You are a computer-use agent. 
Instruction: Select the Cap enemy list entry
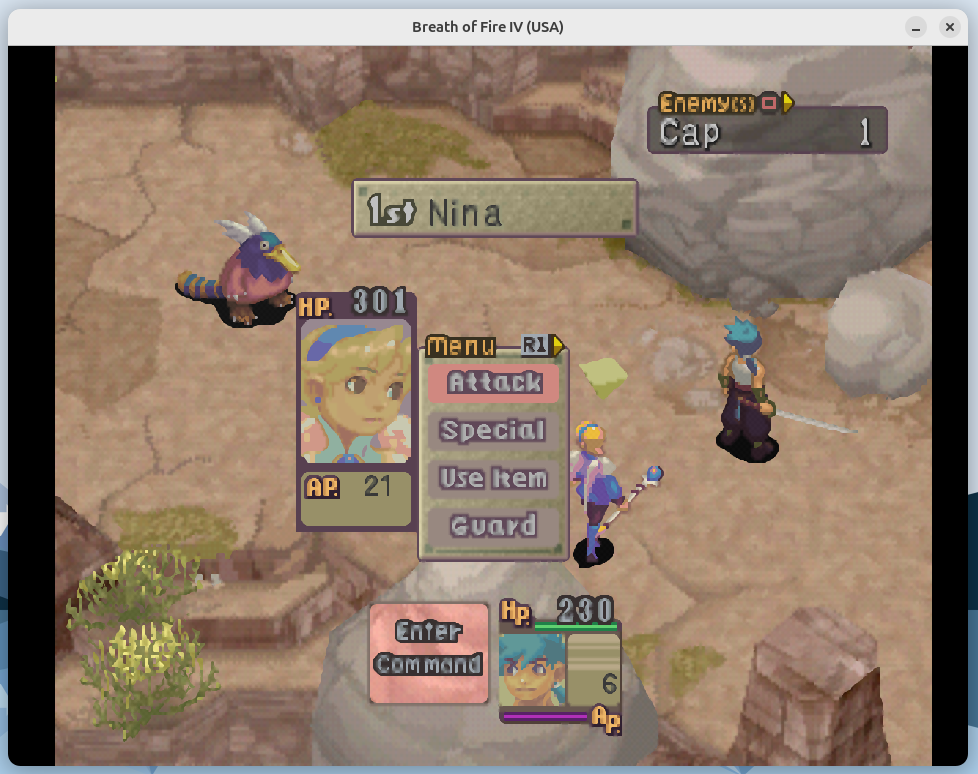pos(767,131)
